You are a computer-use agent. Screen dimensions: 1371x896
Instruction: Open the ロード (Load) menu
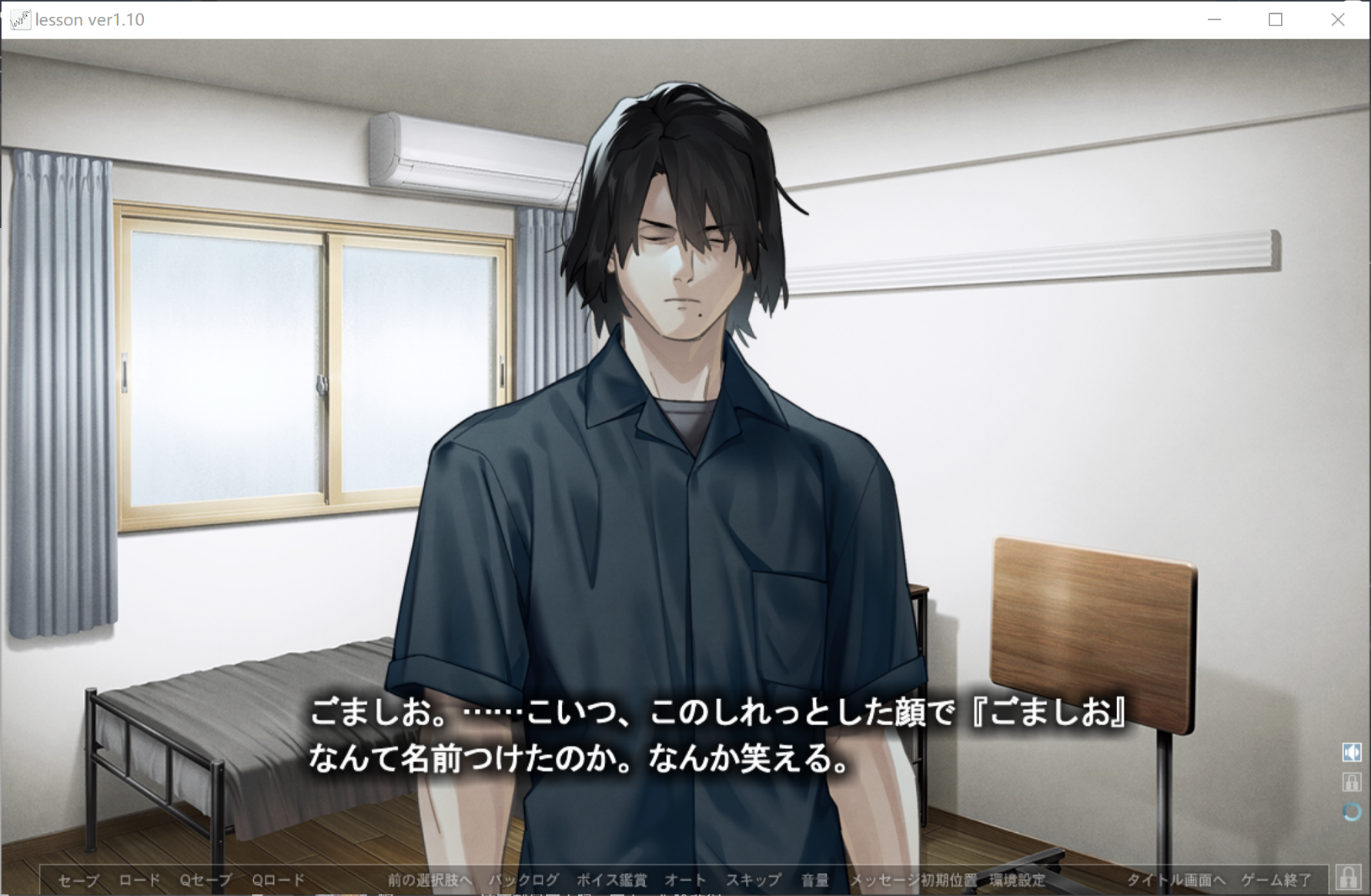[x=139, y=880]
